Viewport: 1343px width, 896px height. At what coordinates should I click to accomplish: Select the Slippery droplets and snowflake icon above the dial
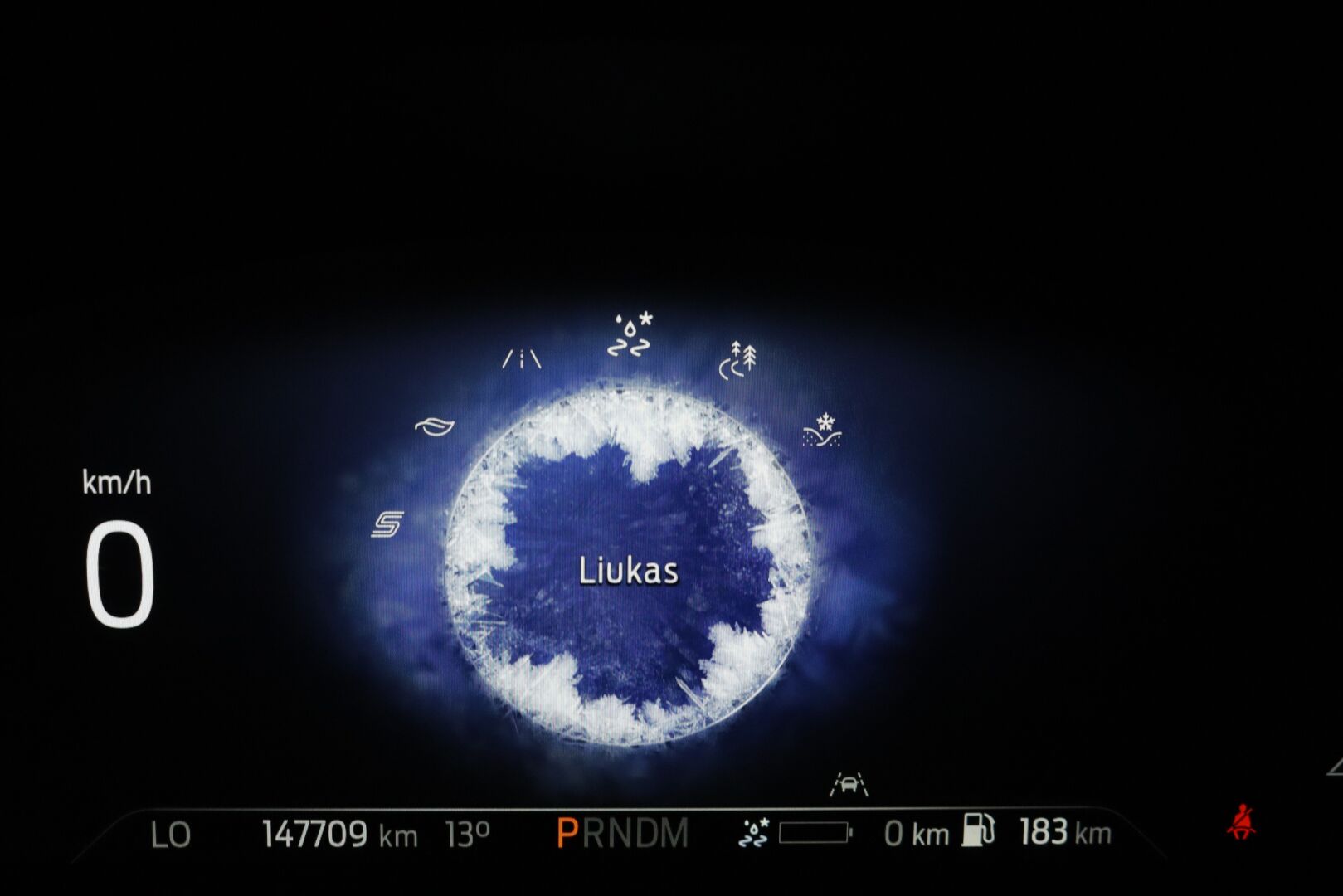630,335
